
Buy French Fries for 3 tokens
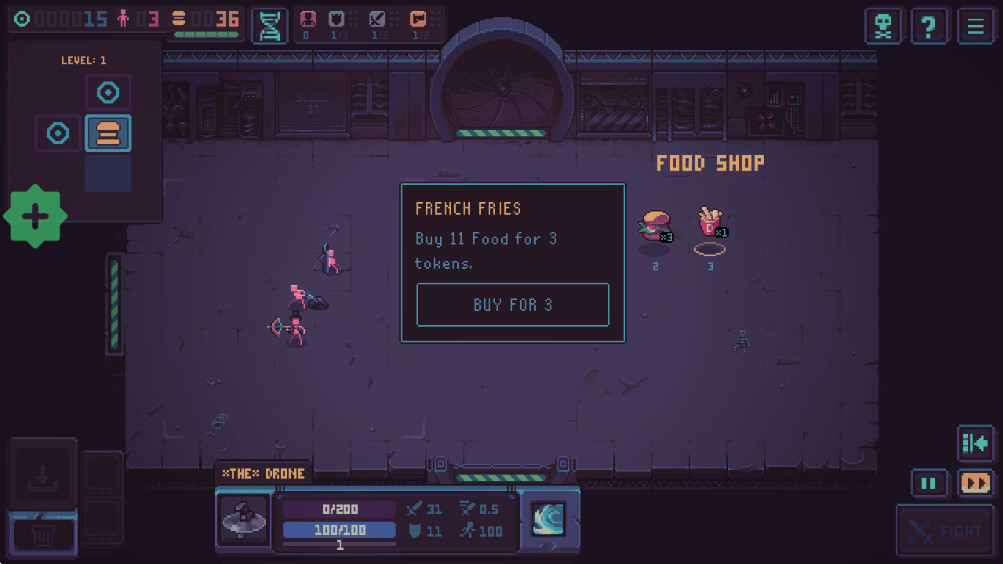point(512,305)
